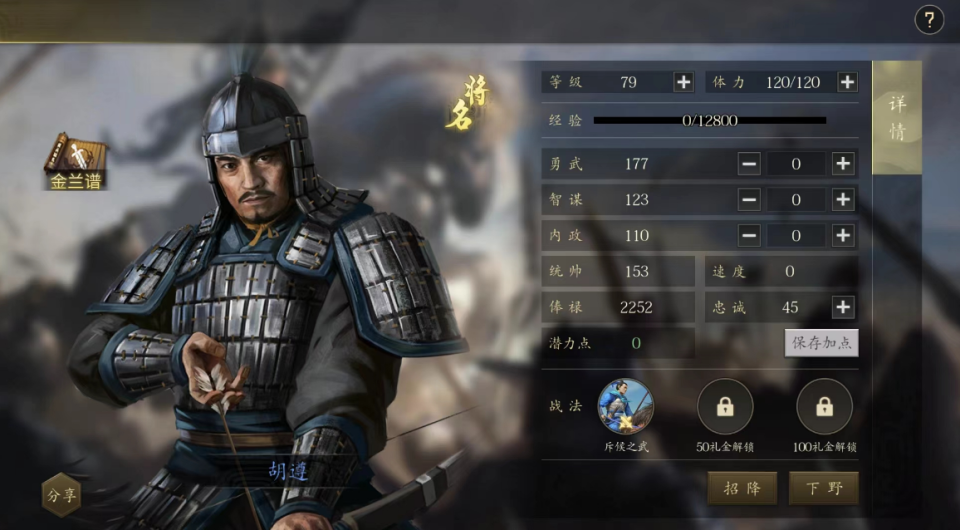
Task: Choose the 招降 recruit button
Action: point(742,488)
